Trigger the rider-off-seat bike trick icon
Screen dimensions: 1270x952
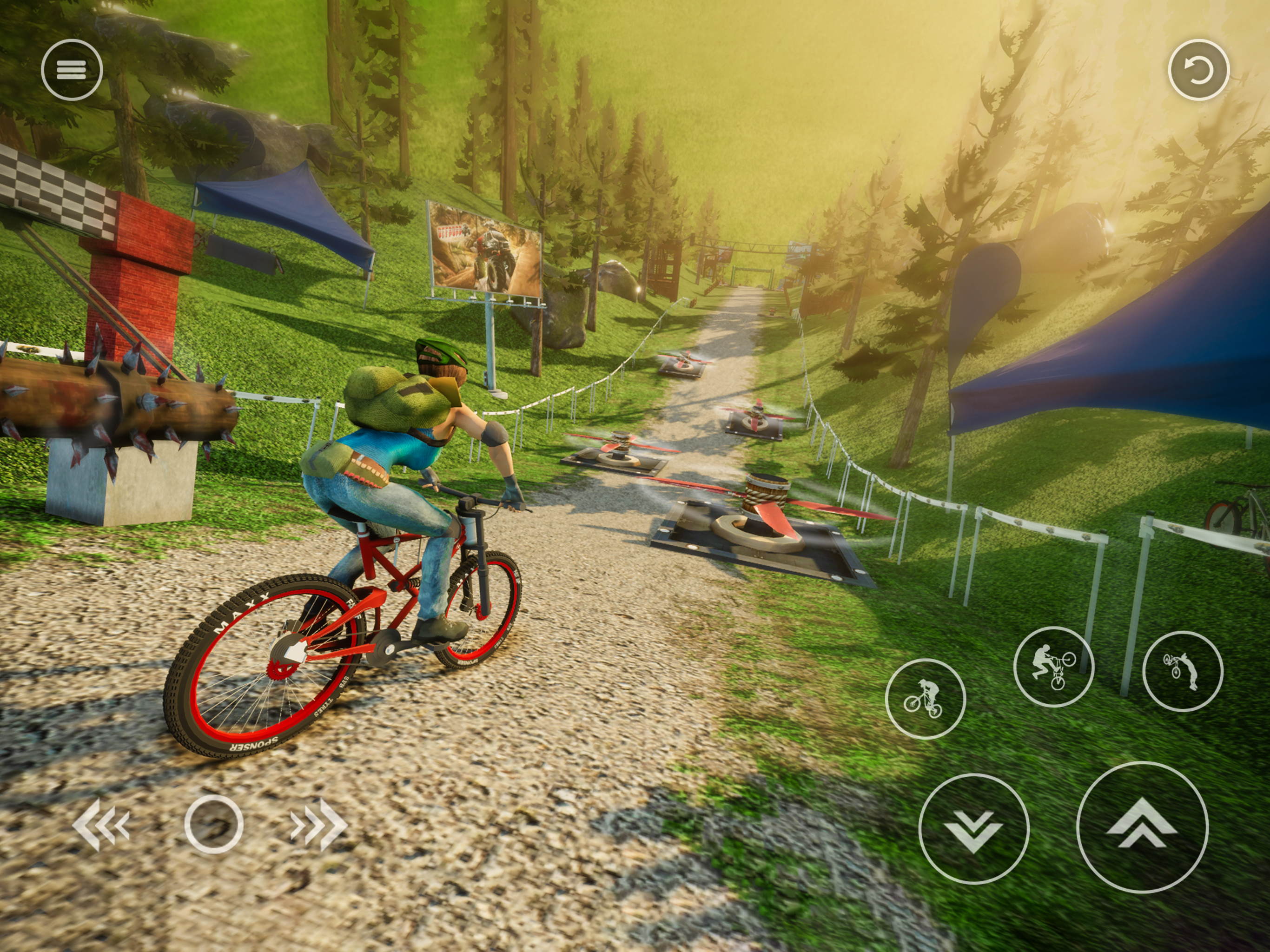1053,667
